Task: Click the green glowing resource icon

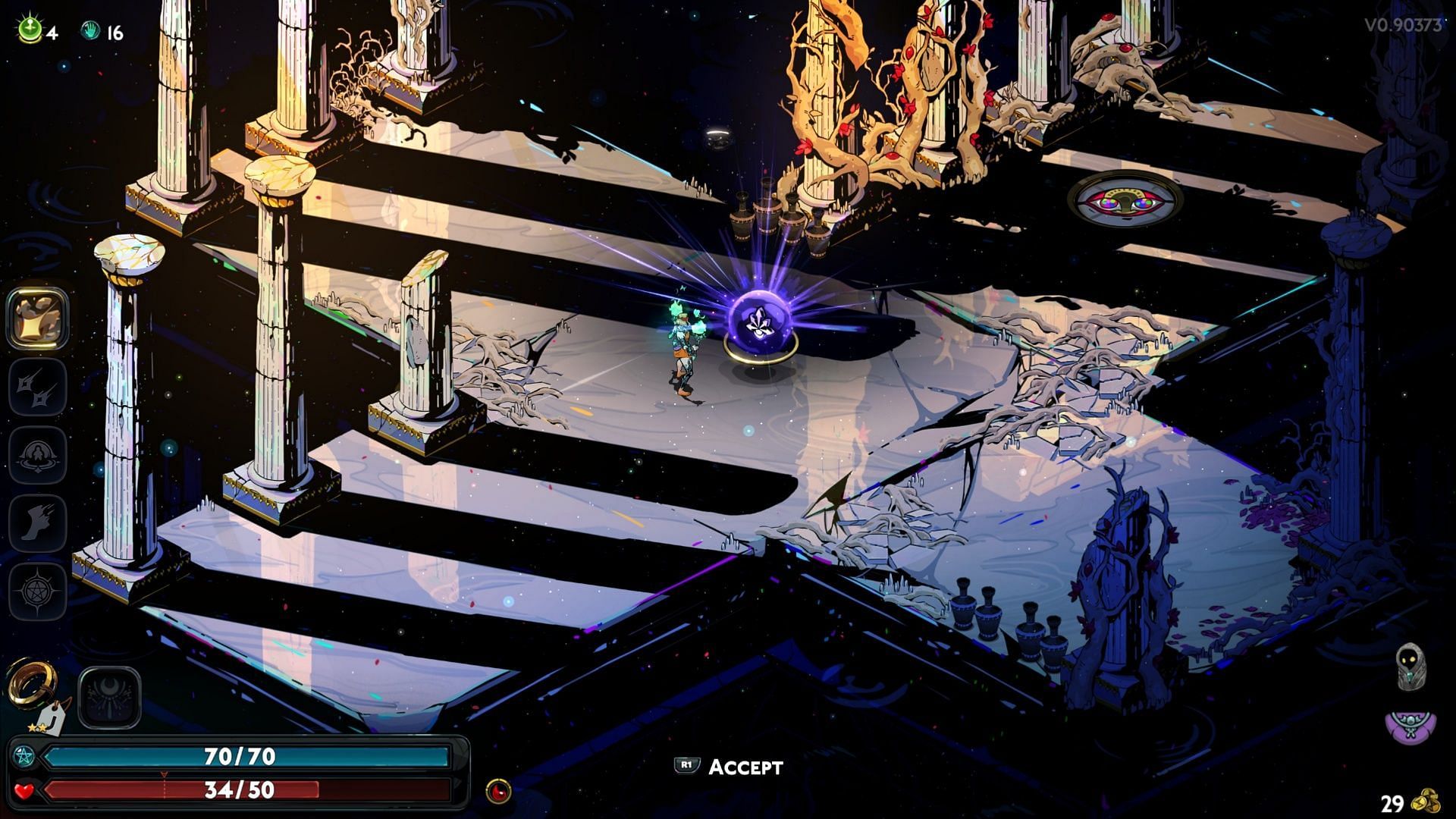Action: [30, 31]
